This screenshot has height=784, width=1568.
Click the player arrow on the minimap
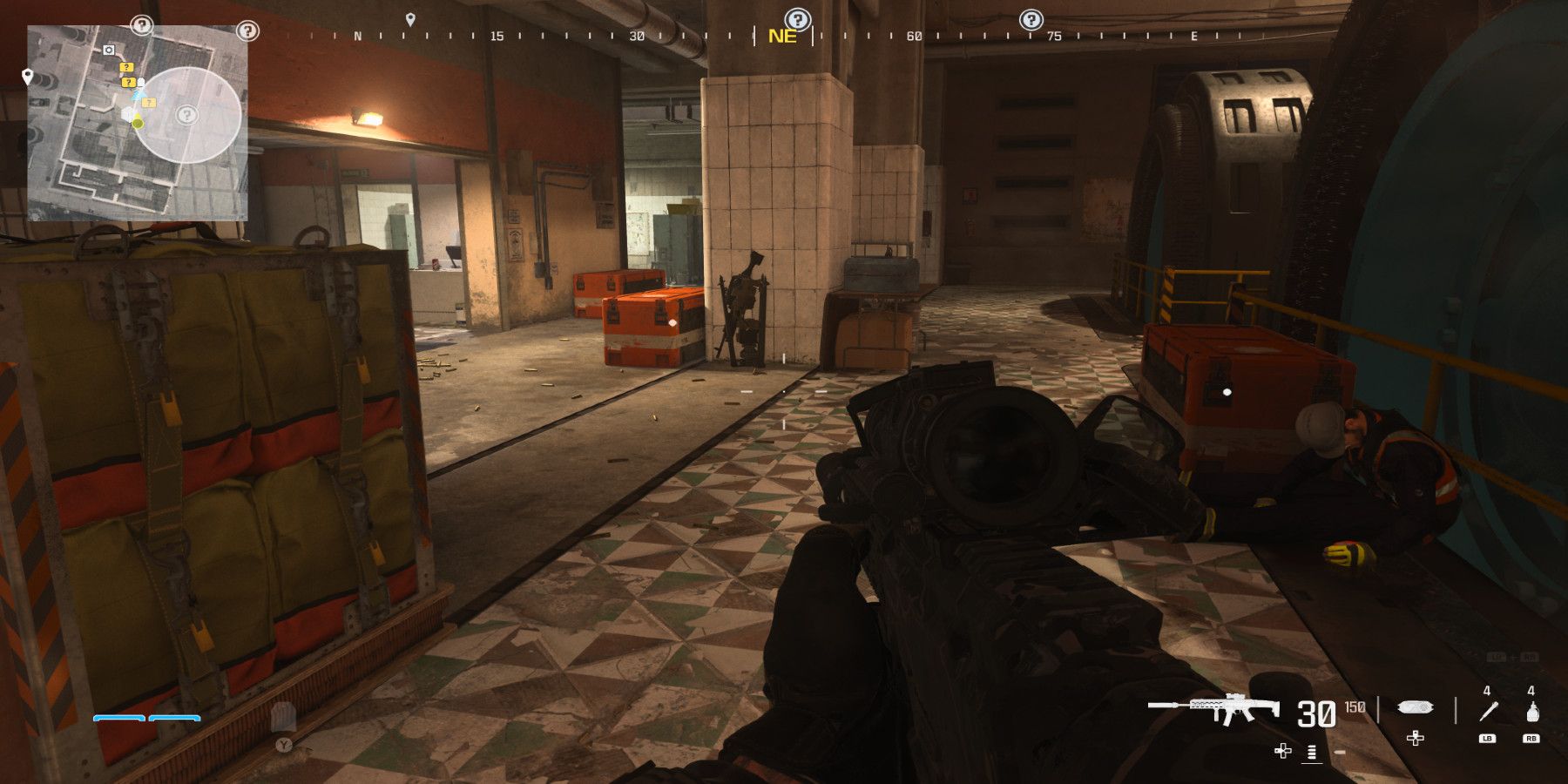pyautogui.click(x=138, y=94)
